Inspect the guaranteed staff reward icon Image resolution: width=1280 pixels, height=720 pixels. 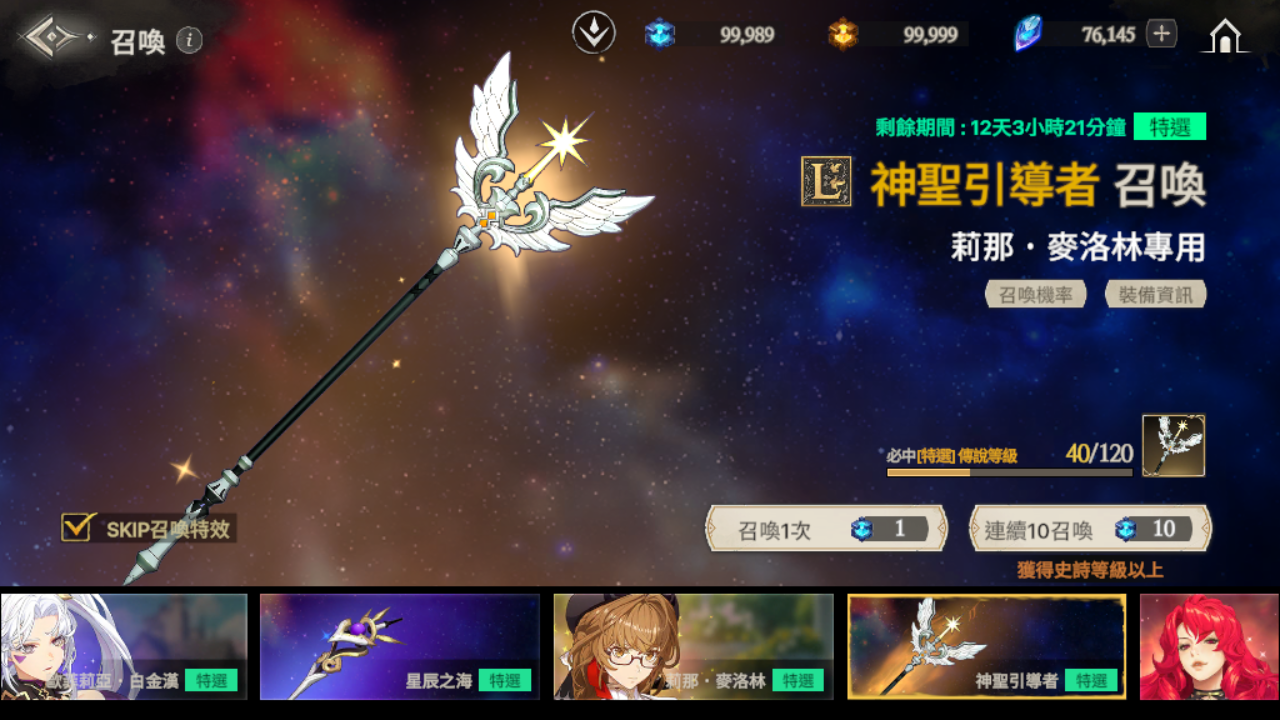click(1173, 446)
